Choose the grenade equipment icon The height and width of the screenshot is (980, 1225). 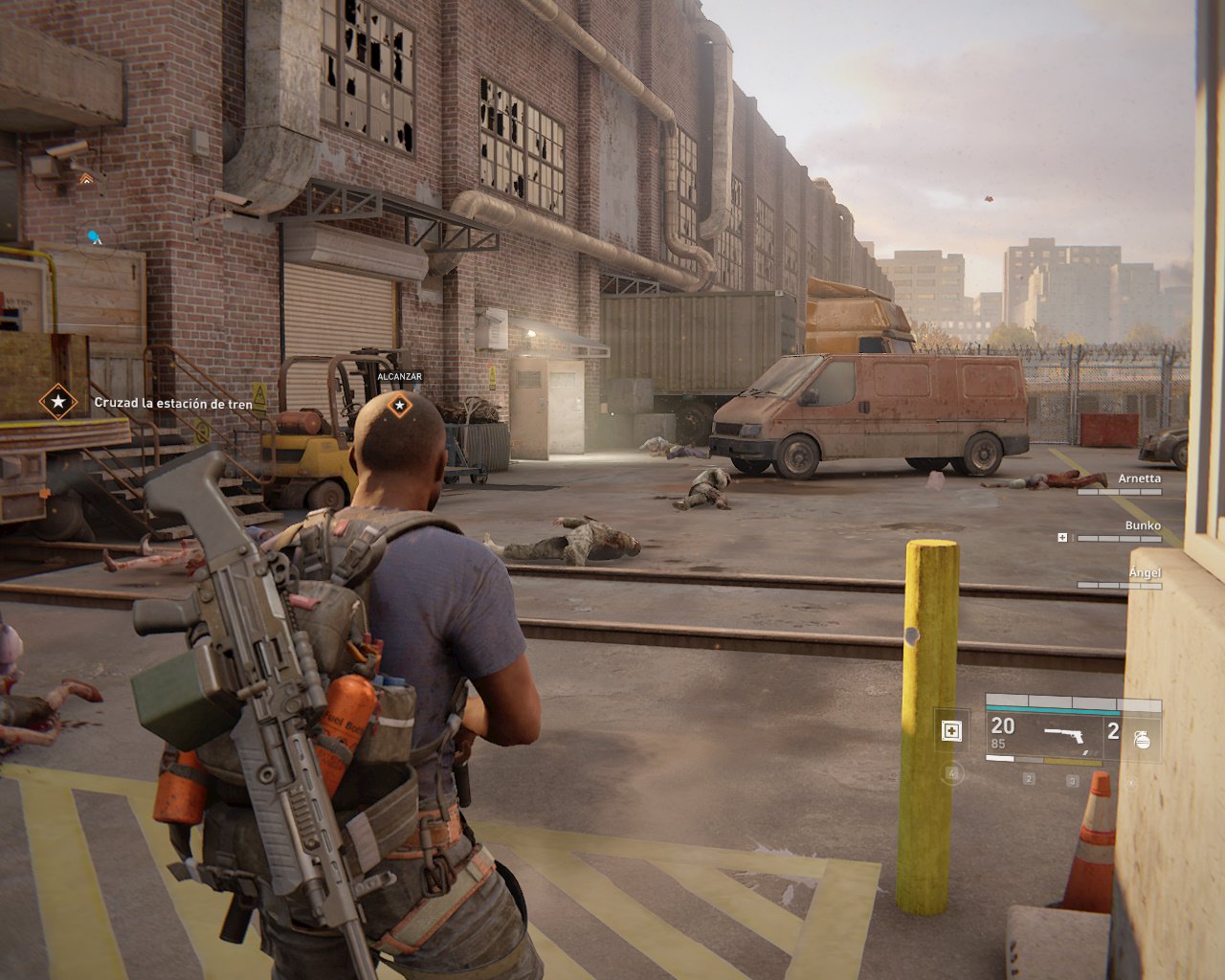(1141, 739)
